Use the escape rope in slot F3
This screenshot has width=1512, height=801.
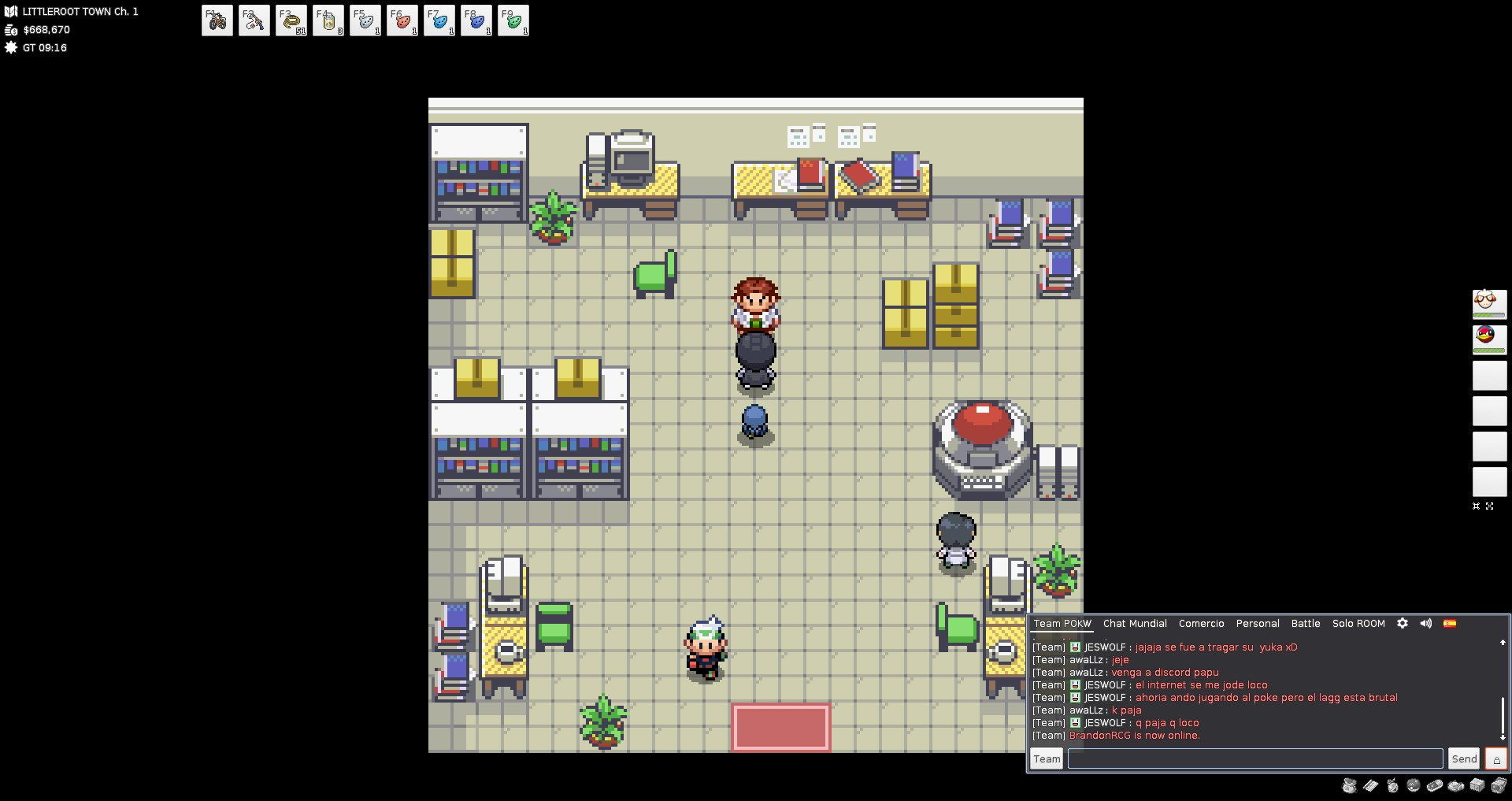click(291, 20)
